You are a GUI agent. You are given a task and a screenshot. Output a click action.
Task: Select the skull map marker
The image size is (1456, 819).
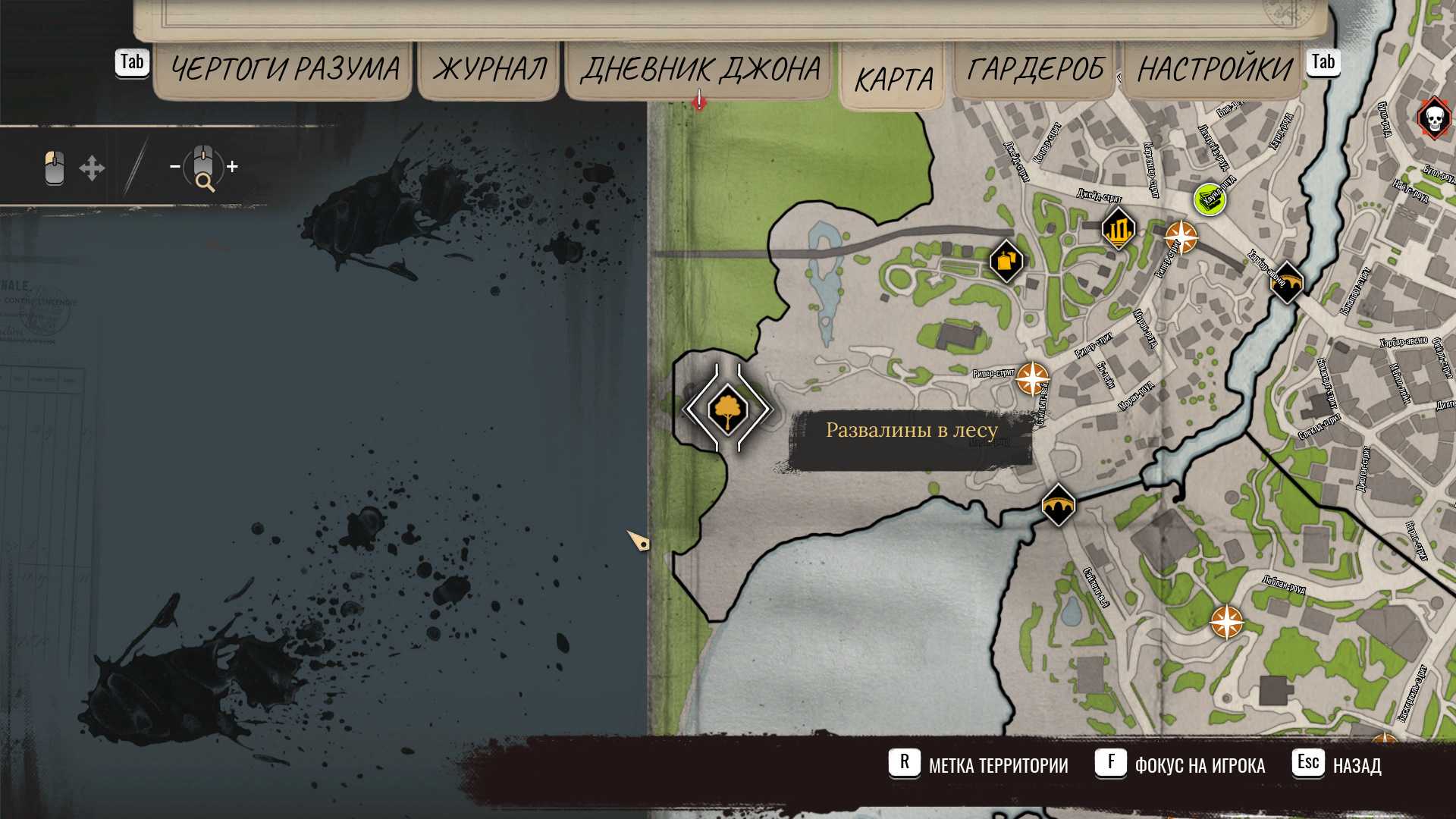pos(1433,119)
